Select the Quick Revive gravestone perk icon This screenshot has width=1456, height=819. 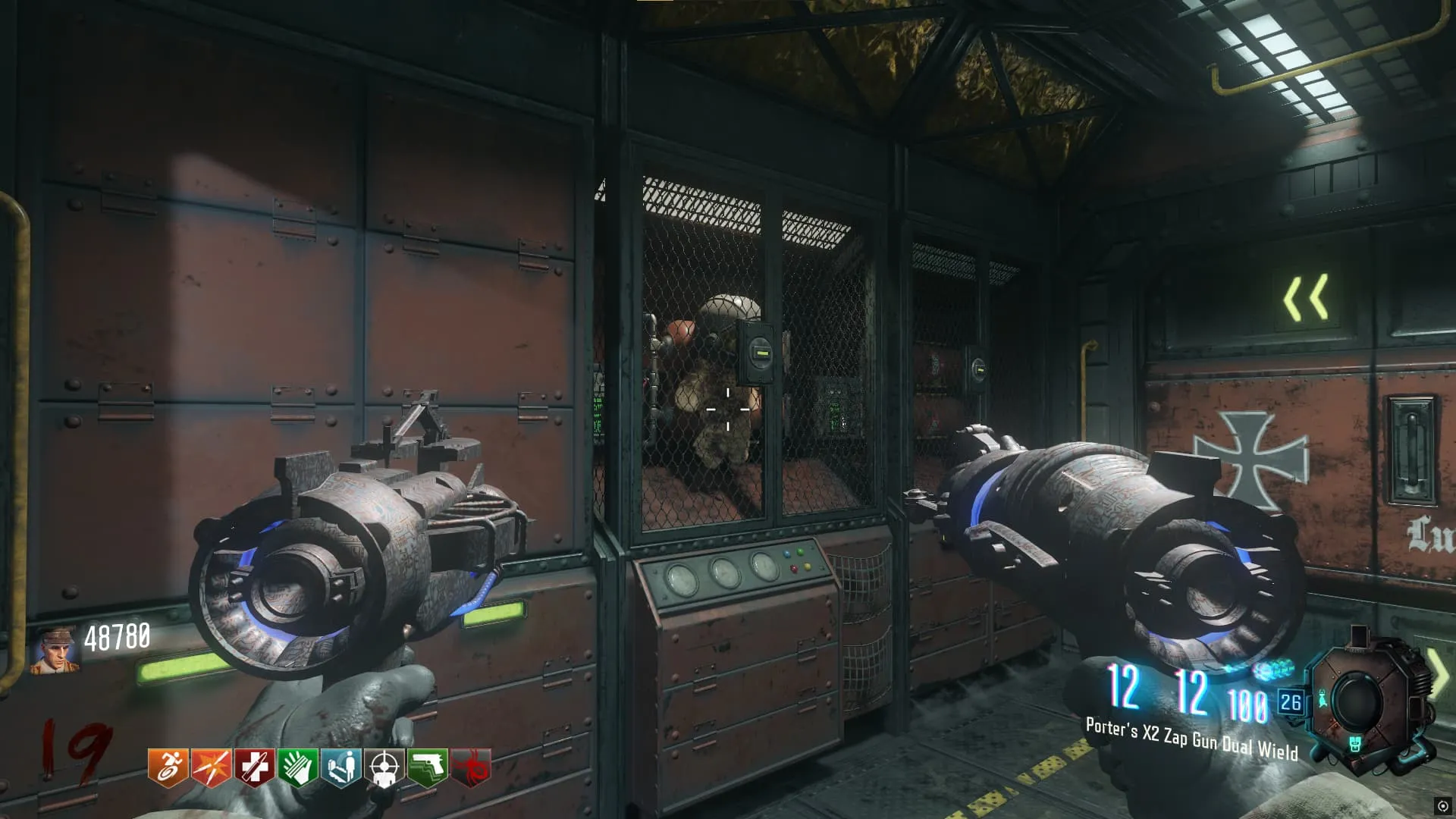tap(341, 767)
